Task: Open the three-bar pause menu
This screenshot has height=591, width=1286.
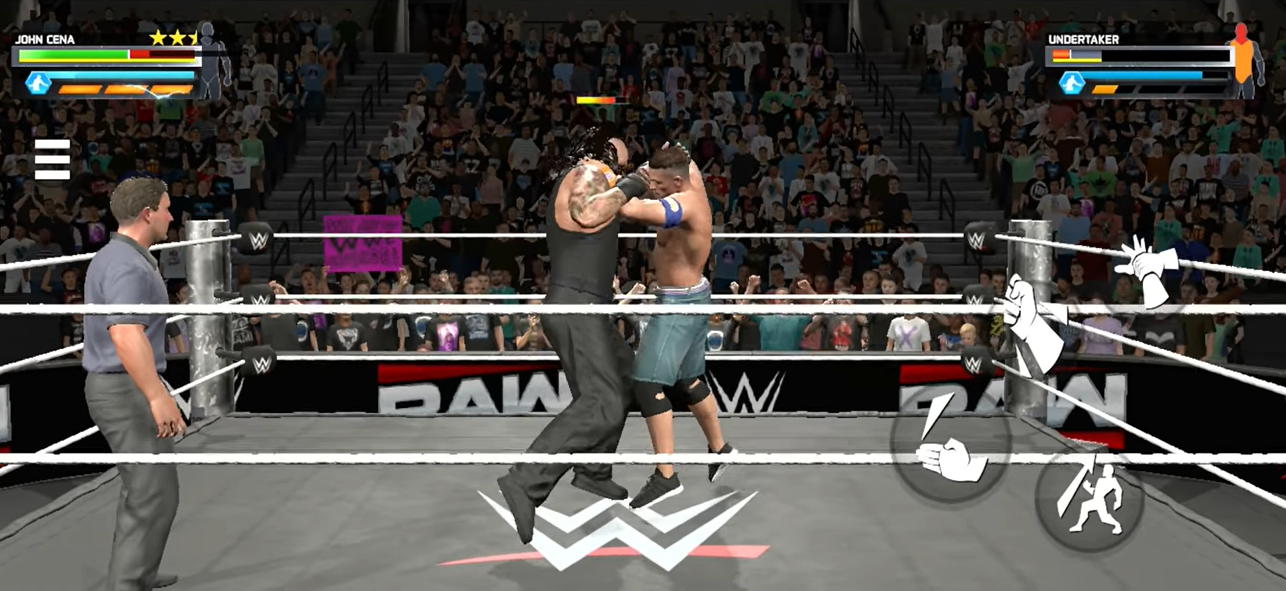Action: (x=52, y=160)
